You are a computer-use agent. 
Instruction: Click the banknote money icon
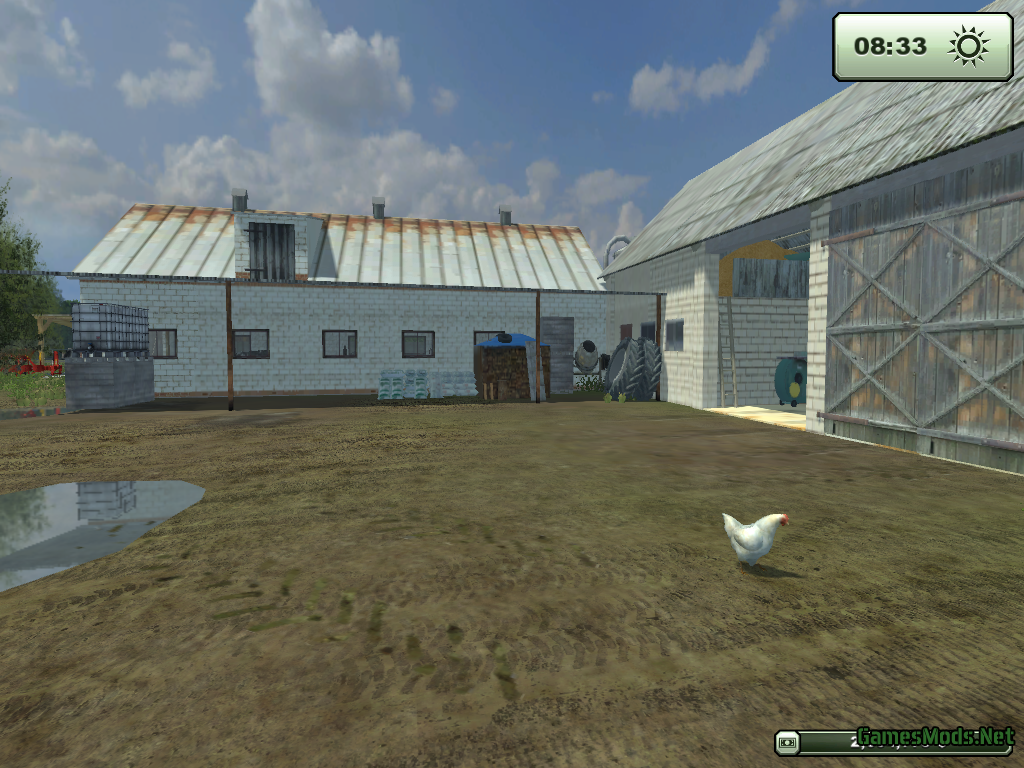click(789, 743)
